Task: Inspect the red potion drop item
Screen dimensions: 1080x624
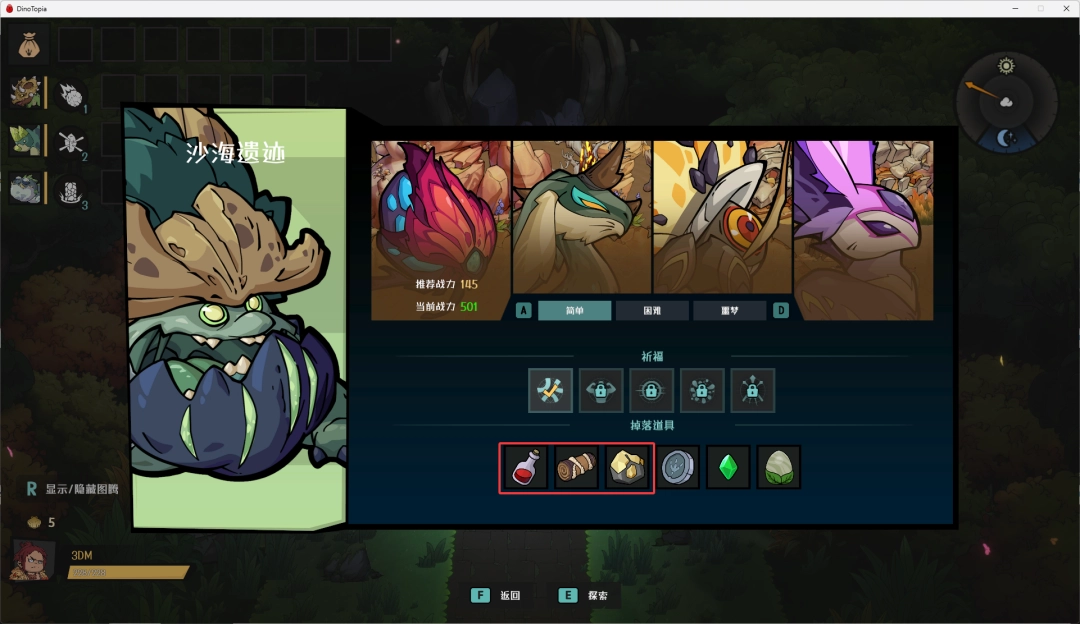Action: click(526, 467)
